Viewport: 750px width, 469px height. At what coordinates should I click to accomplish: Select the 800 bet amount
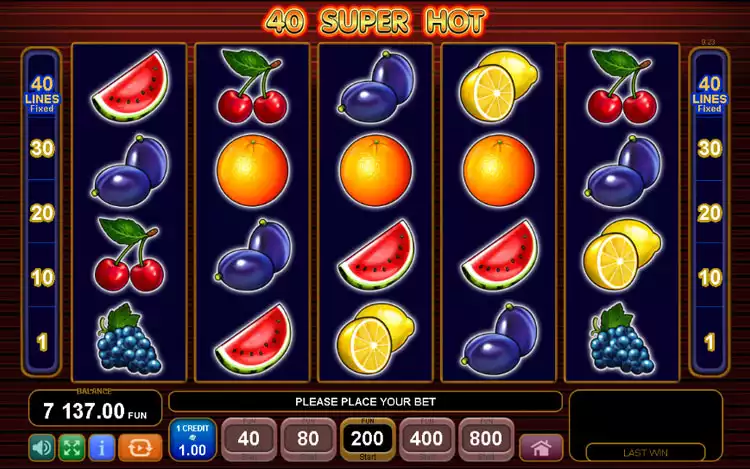tap(487, 438)
